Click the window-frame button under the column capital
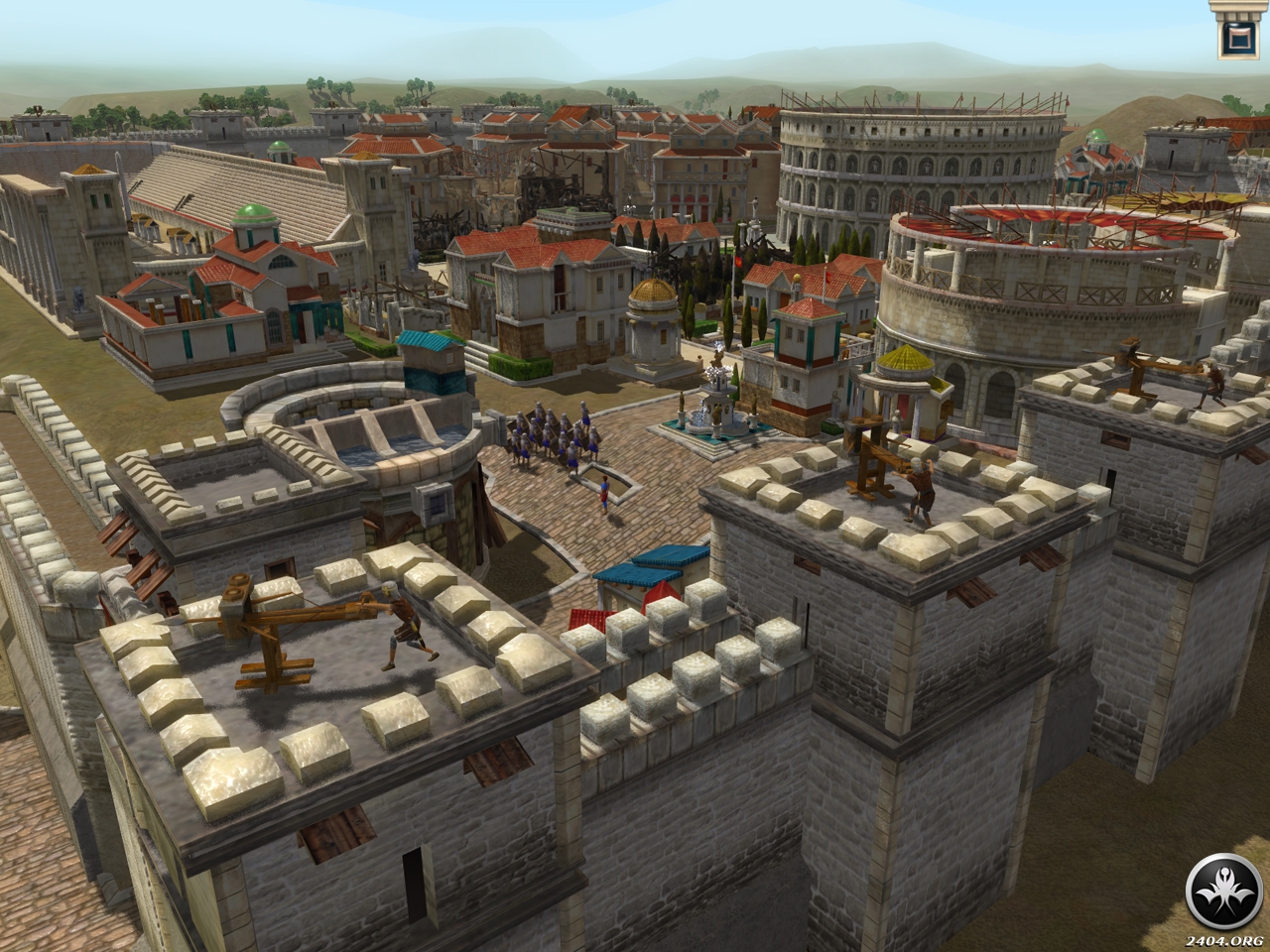 pos(1236,40)
